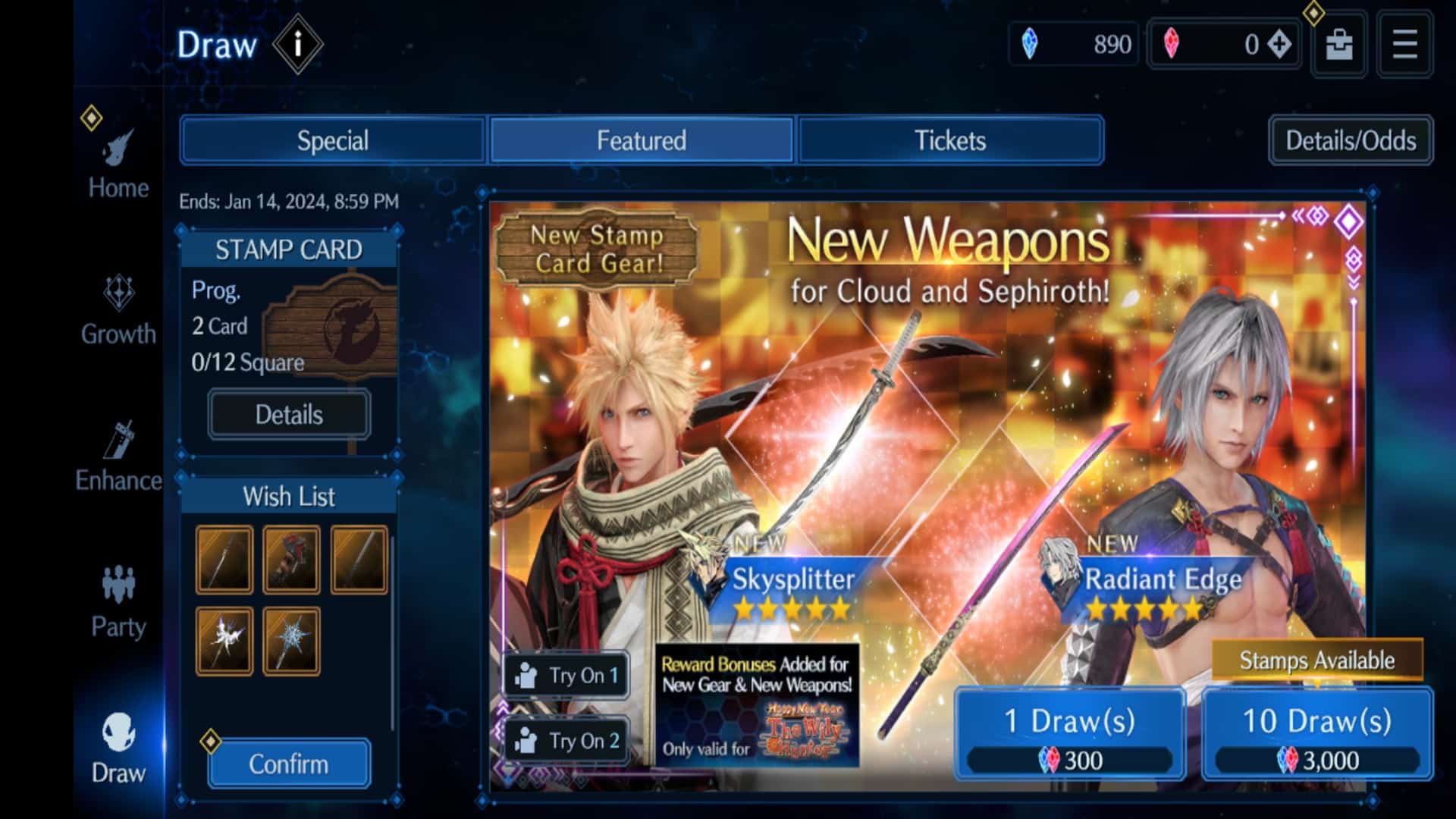Tap the plus to purchase red crystals
Screen dimensions: 1456x819
1279,44
